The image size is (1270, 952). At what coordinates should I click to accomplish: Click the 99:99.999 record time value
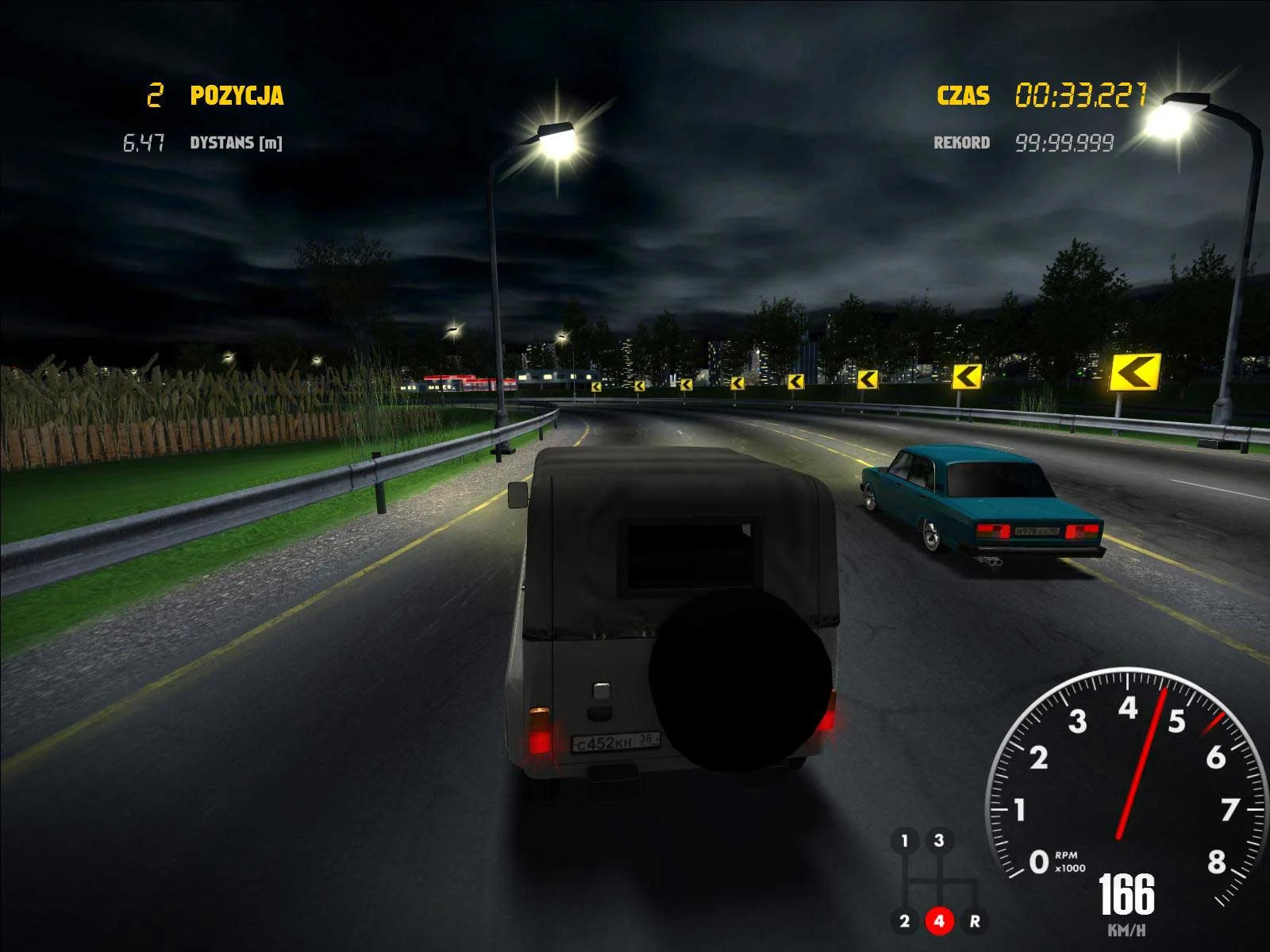point(1065,142)
